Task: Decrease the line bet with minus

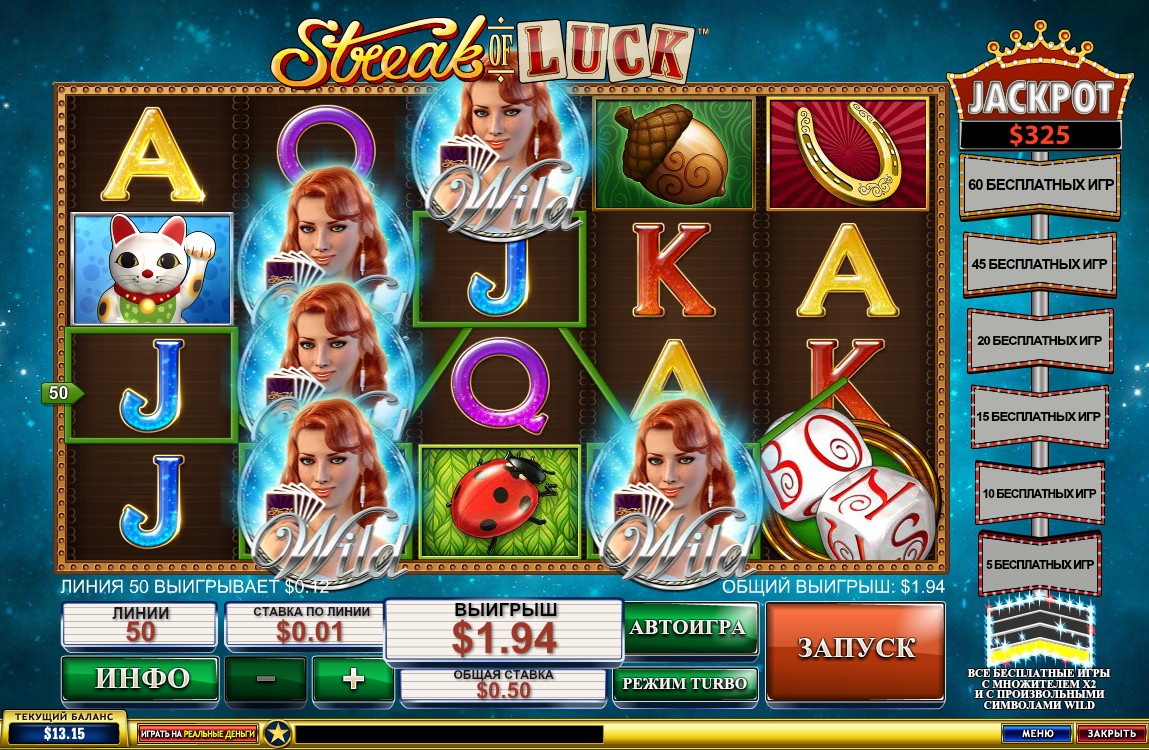Action: click(266, 679)
